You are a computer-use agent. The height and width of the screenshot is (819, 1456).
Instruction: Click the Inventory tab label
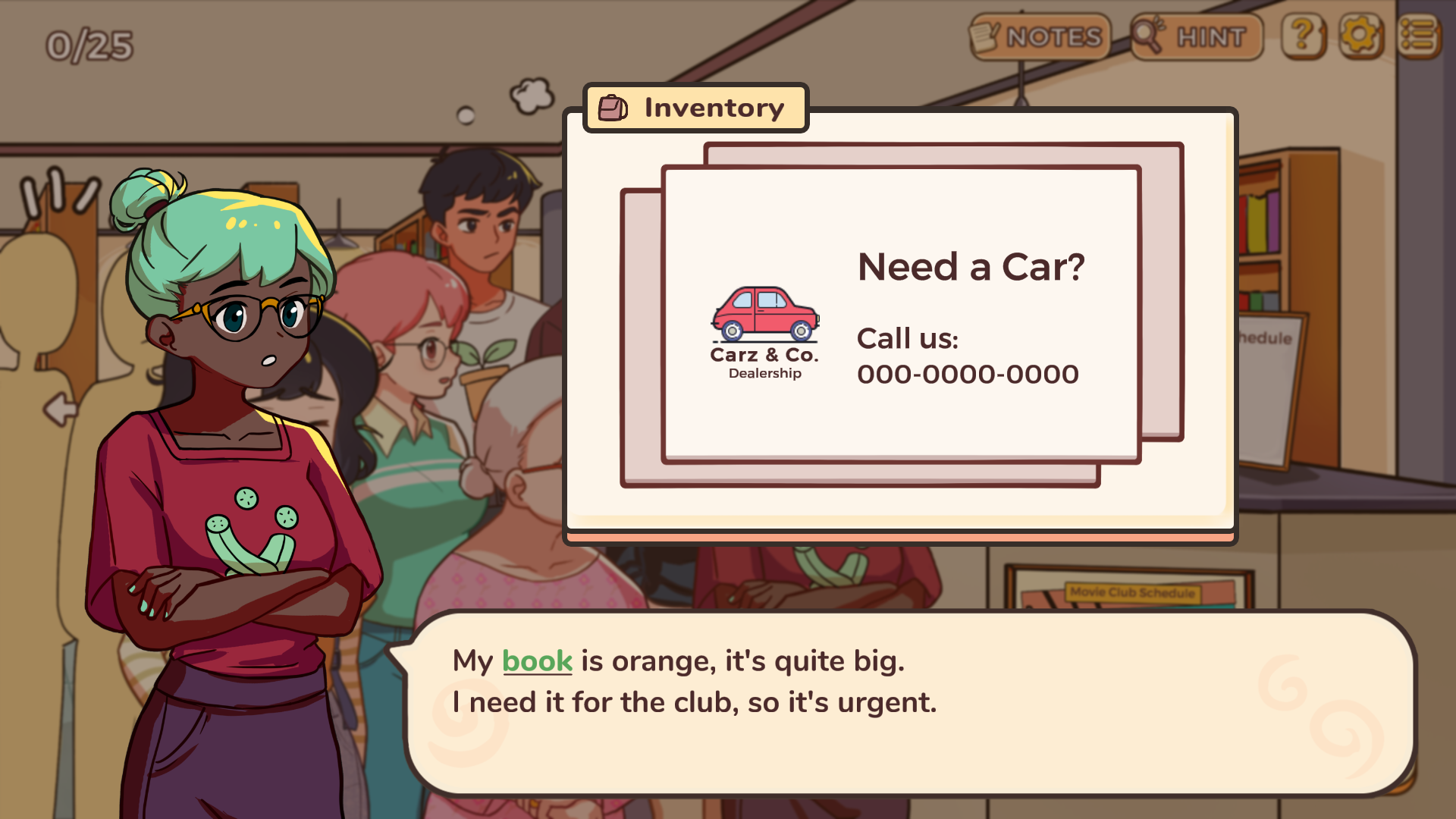(695, 108)
